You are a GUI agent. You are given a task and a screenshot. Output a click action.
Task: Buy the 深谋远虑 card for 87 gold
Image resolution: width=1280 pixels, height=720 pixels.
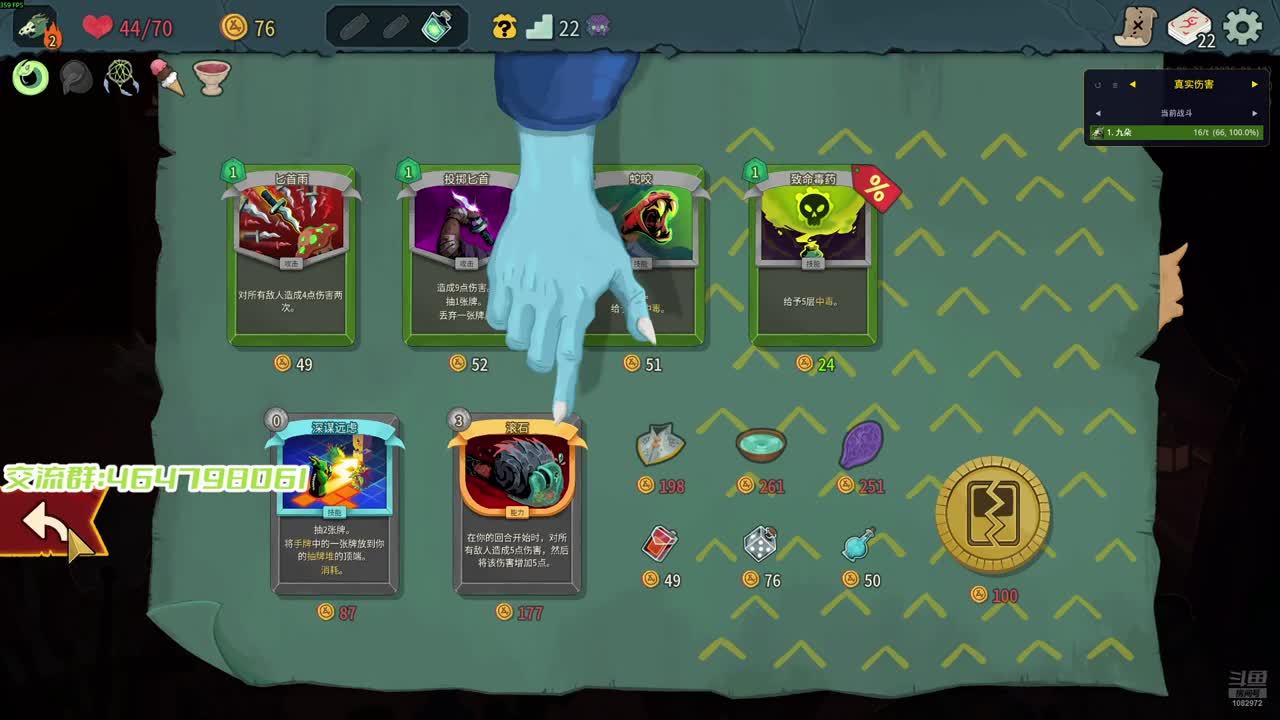336,505
